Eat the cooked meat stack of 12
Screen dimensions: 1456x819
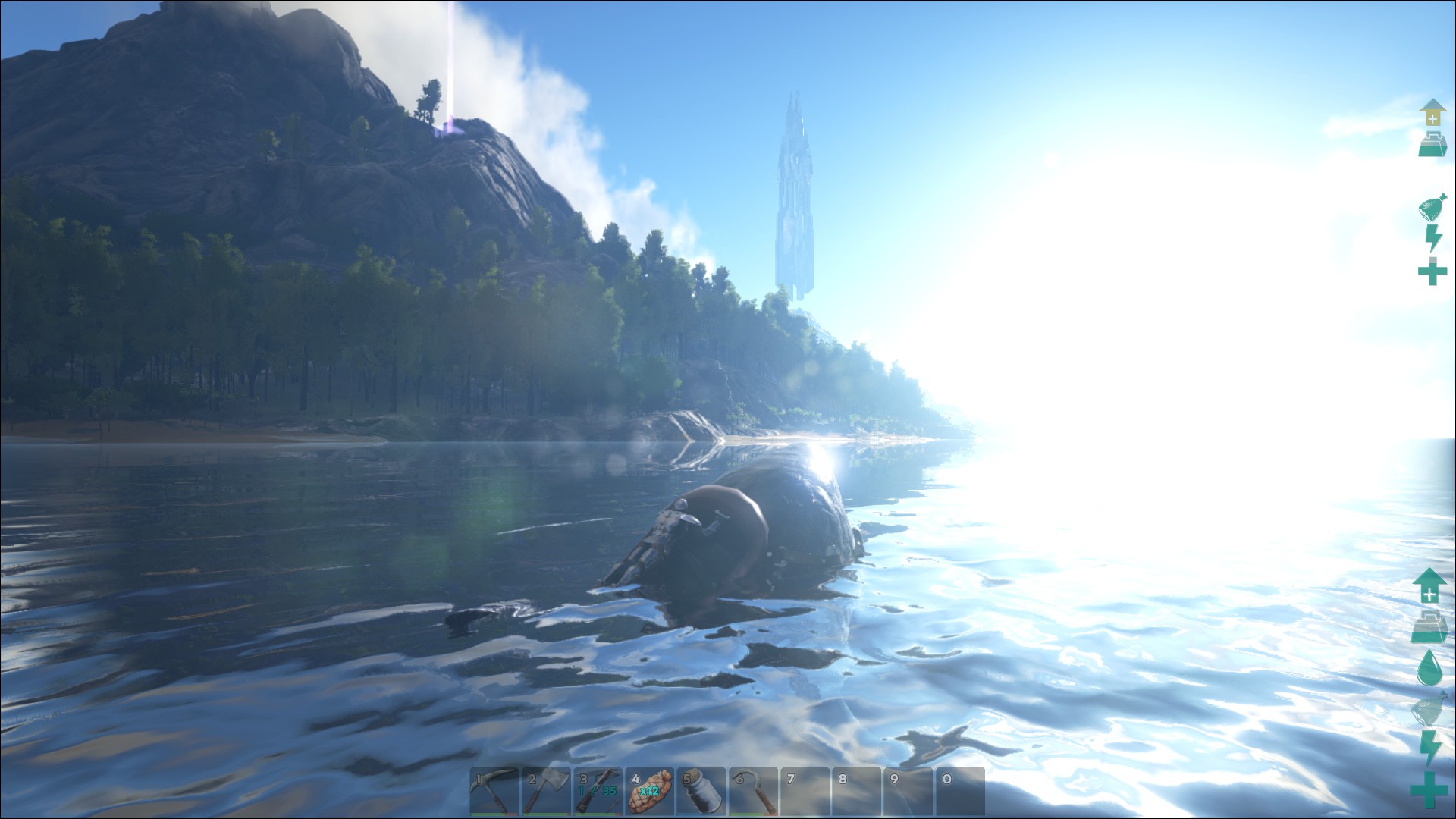649,791
